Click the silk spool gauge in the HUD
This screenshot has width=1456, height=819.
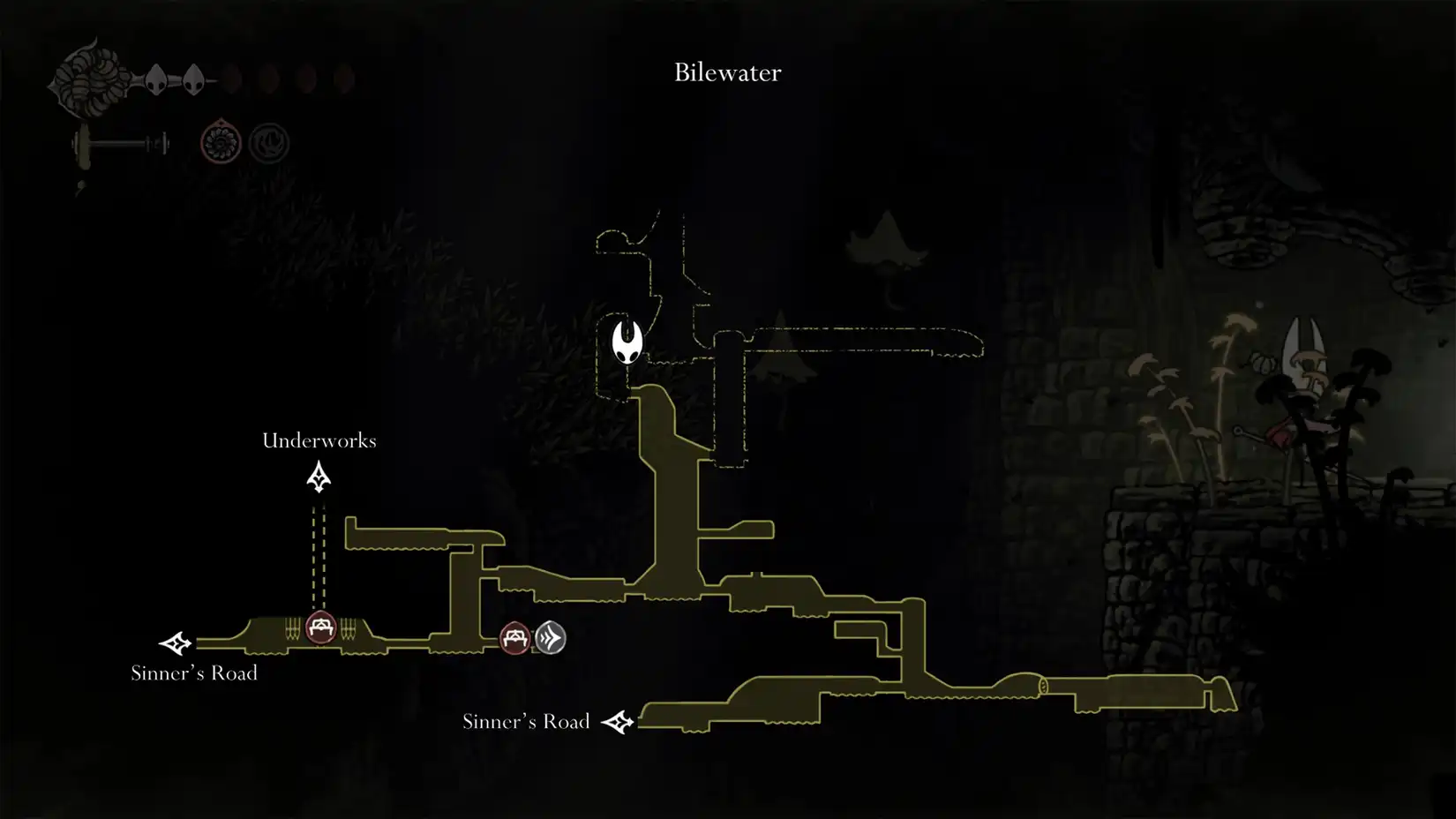coord(88,79)
